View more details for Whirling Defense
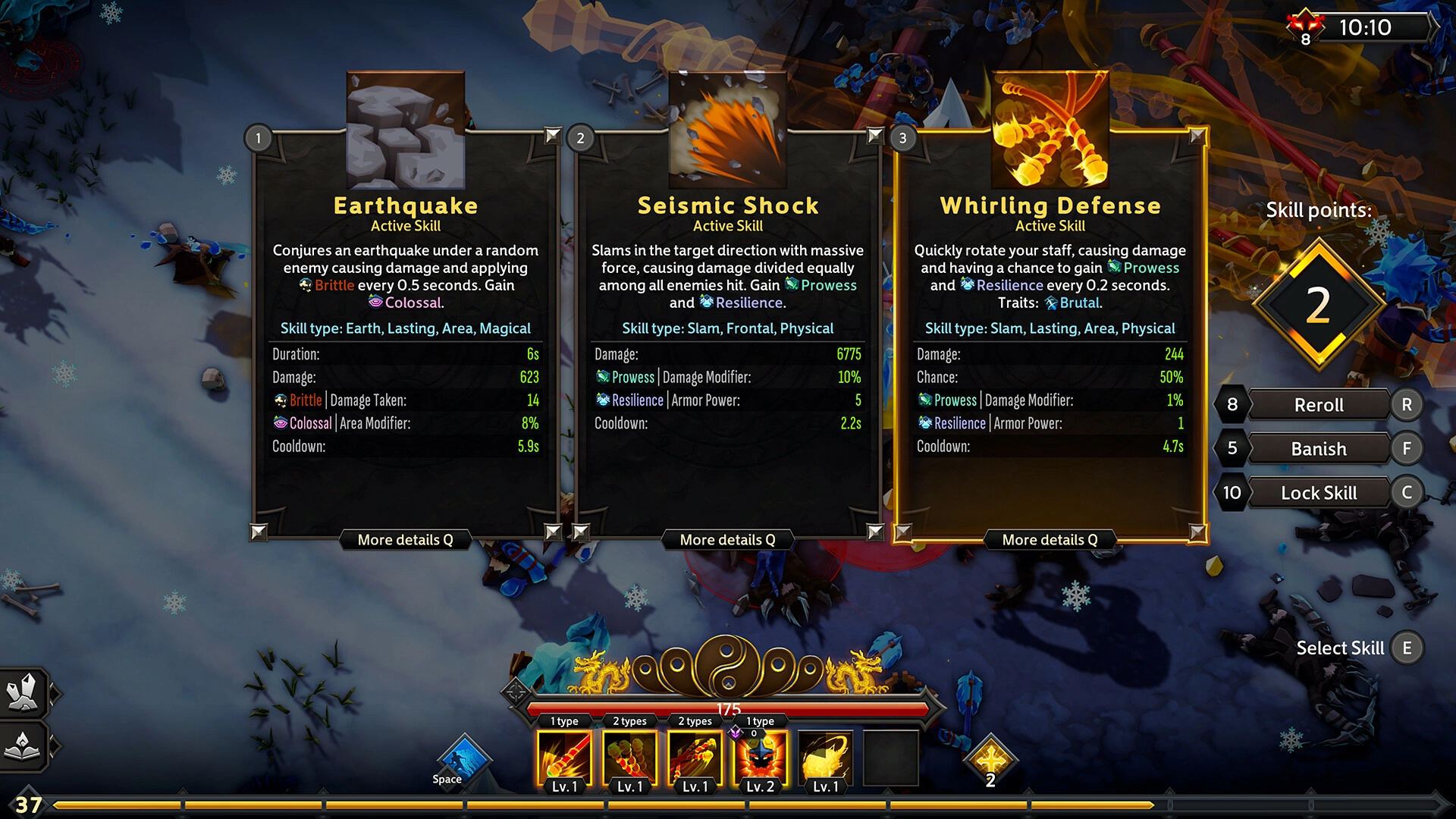The width and height of the screenshot is (1456, 819). (1050, 540)
